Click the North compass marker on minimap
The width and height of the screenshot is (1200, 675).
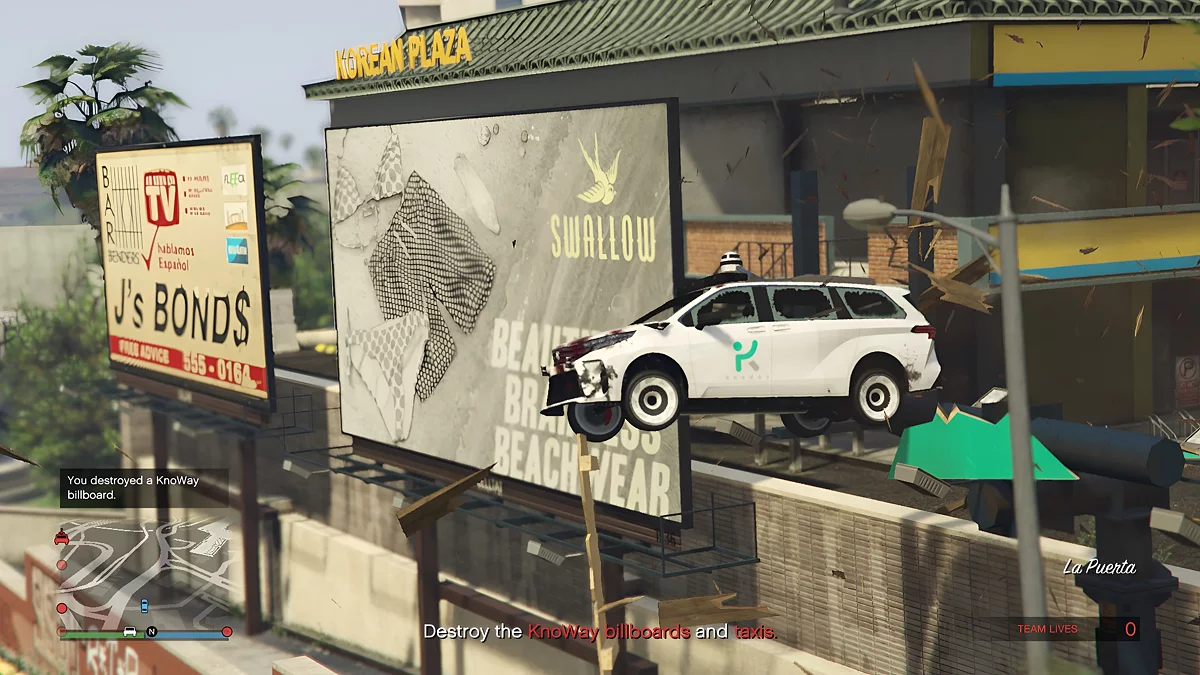[152, 632]
